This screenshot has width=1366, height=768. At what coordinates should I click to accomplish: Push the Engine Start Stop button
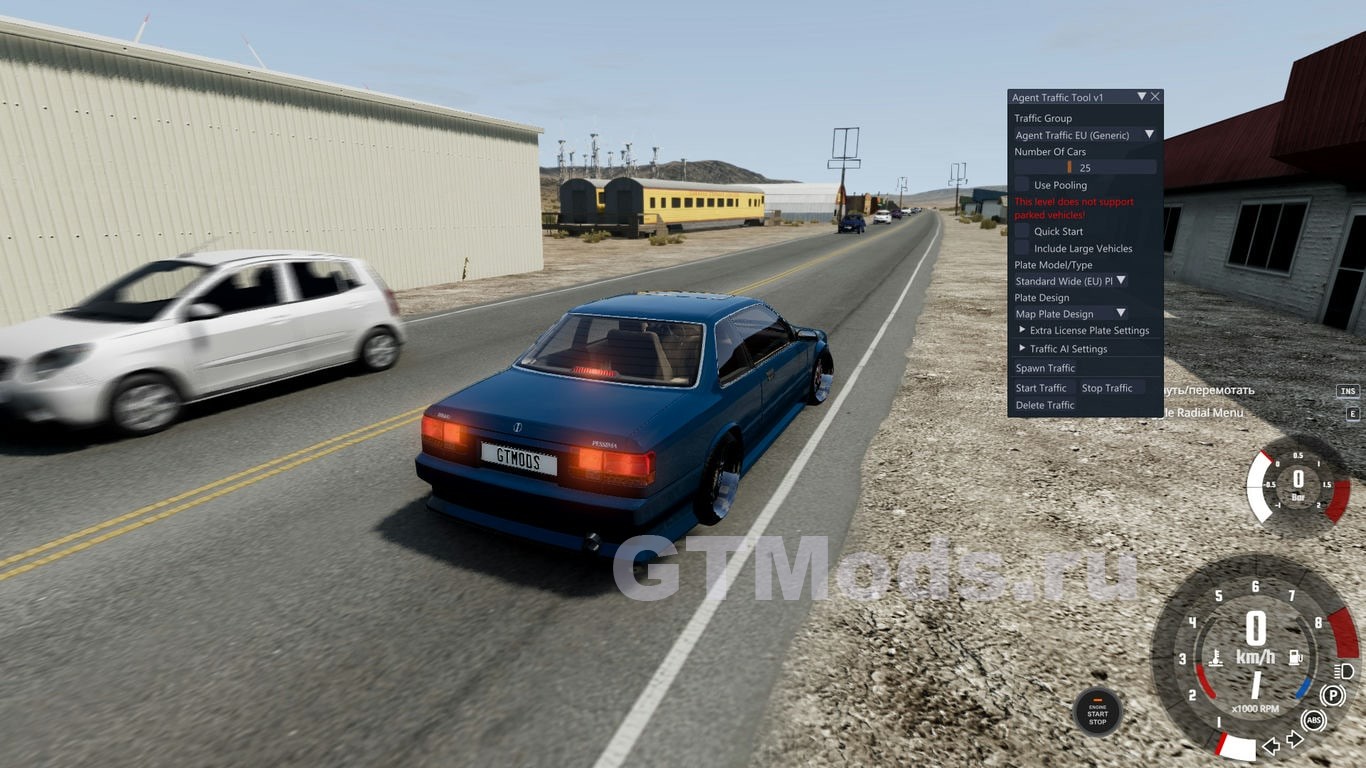(1097, 712)
